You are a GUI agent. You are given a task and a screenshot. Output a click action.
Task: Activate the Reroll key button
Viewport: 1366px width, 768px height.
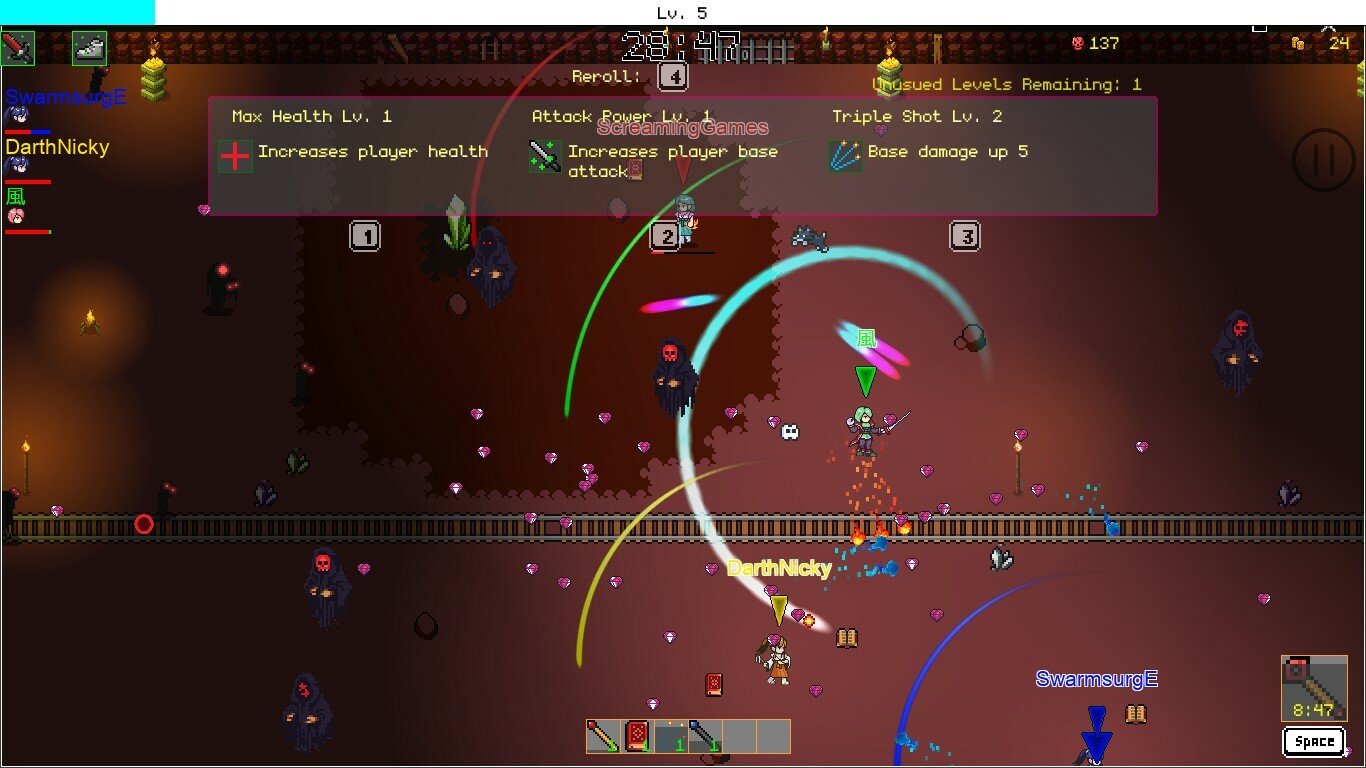click(675, 76)
